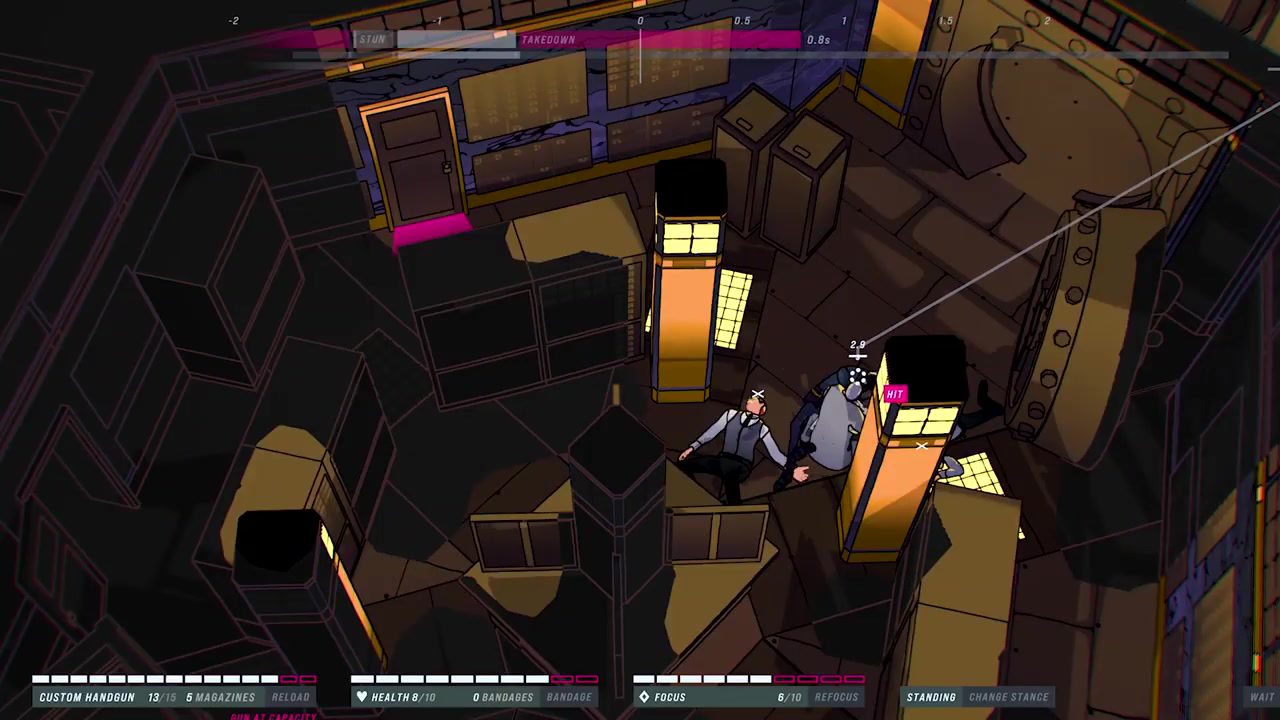Click the targeting crosshair above the enemy

point(857,355)
